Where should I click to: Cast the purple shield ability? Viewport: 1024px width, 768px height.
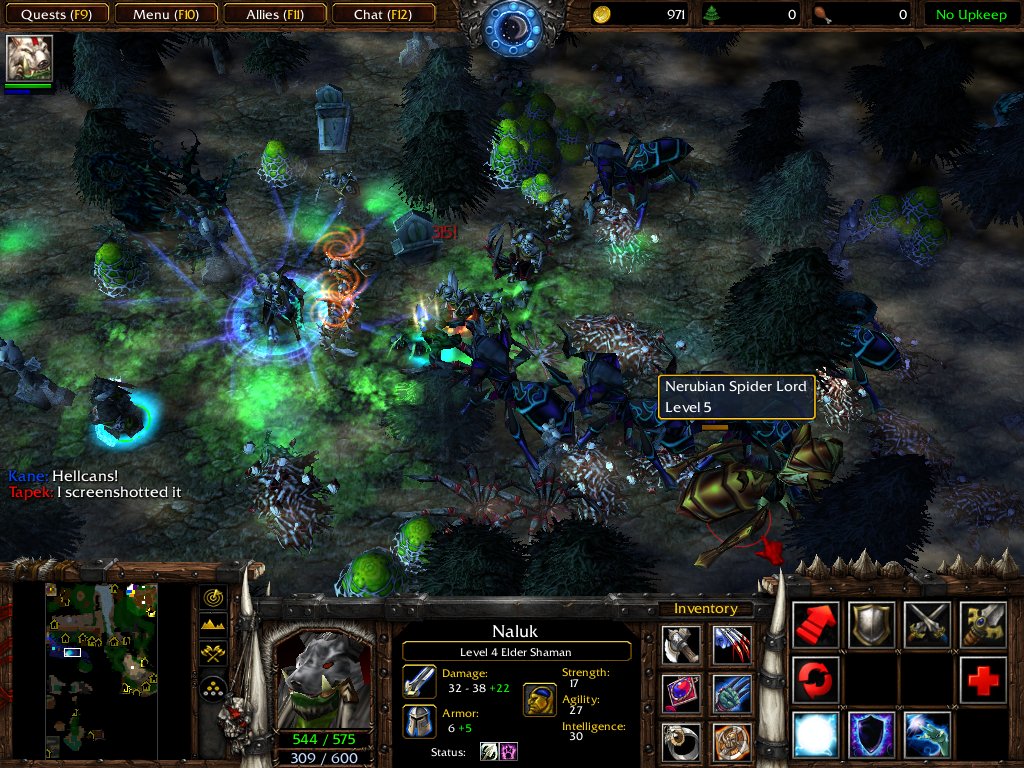coord(871,735)
